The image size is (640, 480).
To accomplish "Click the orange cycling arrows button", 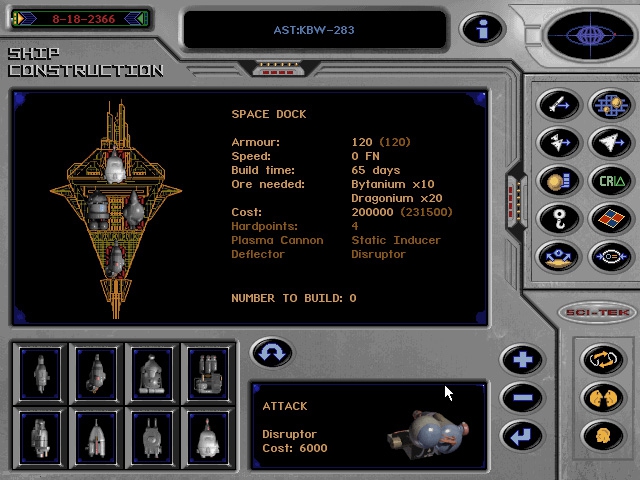I will point(601,359).
